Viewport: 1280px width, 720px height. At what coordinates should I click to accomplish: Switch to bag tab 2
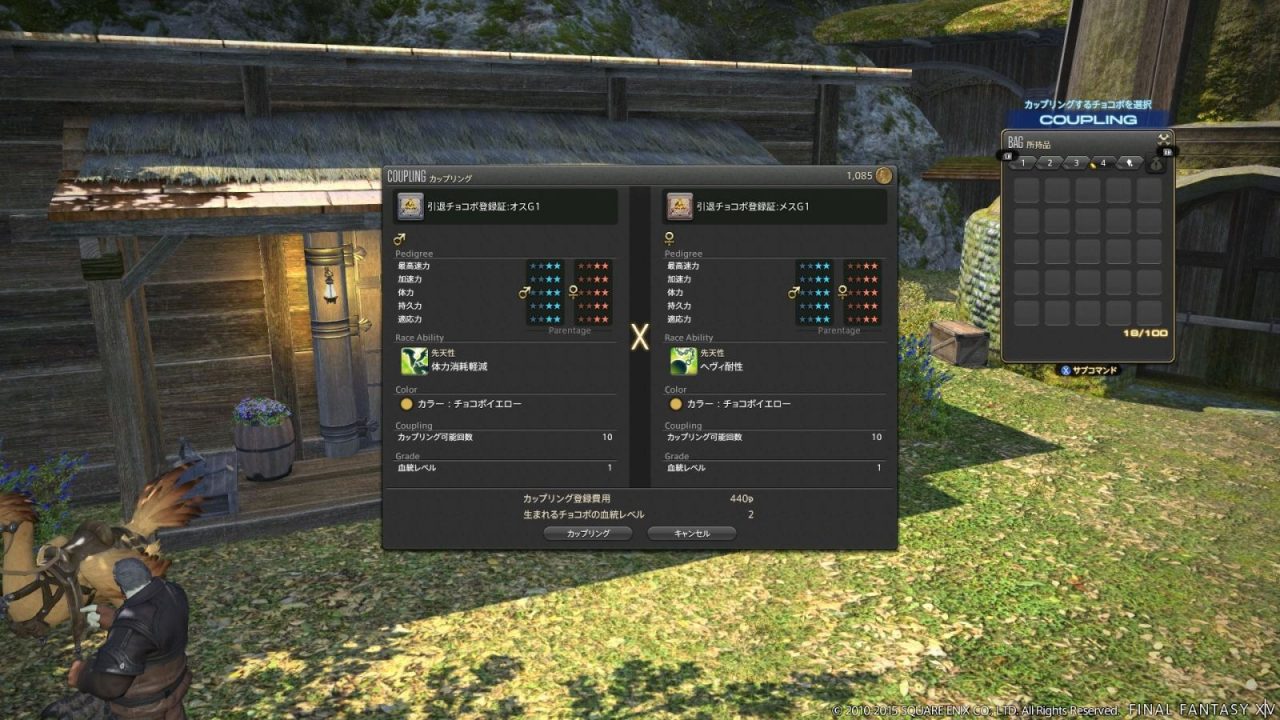1049,162
